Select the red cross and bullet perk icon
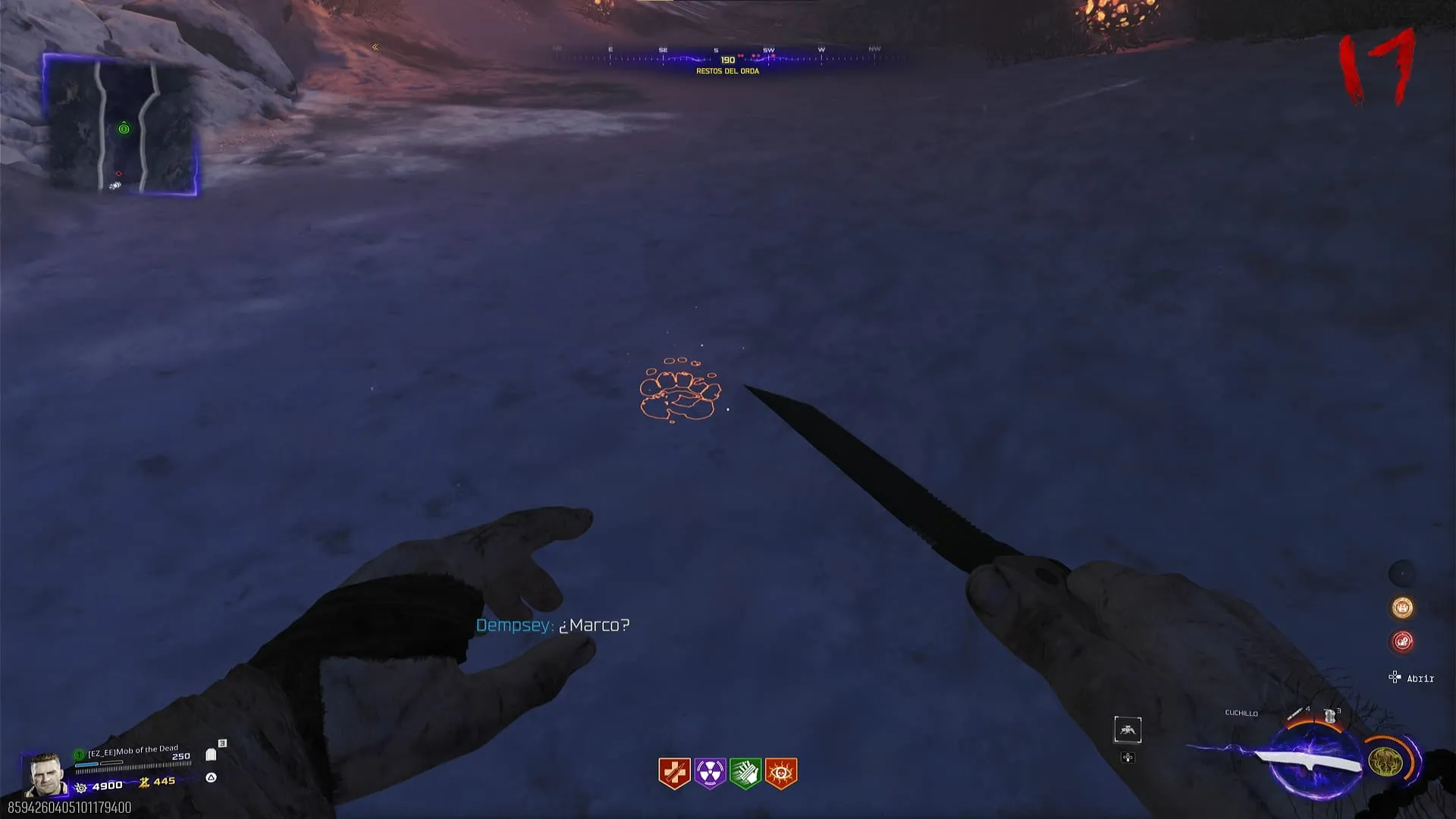This screenshot has height=819, width=1456. point(673,773)
